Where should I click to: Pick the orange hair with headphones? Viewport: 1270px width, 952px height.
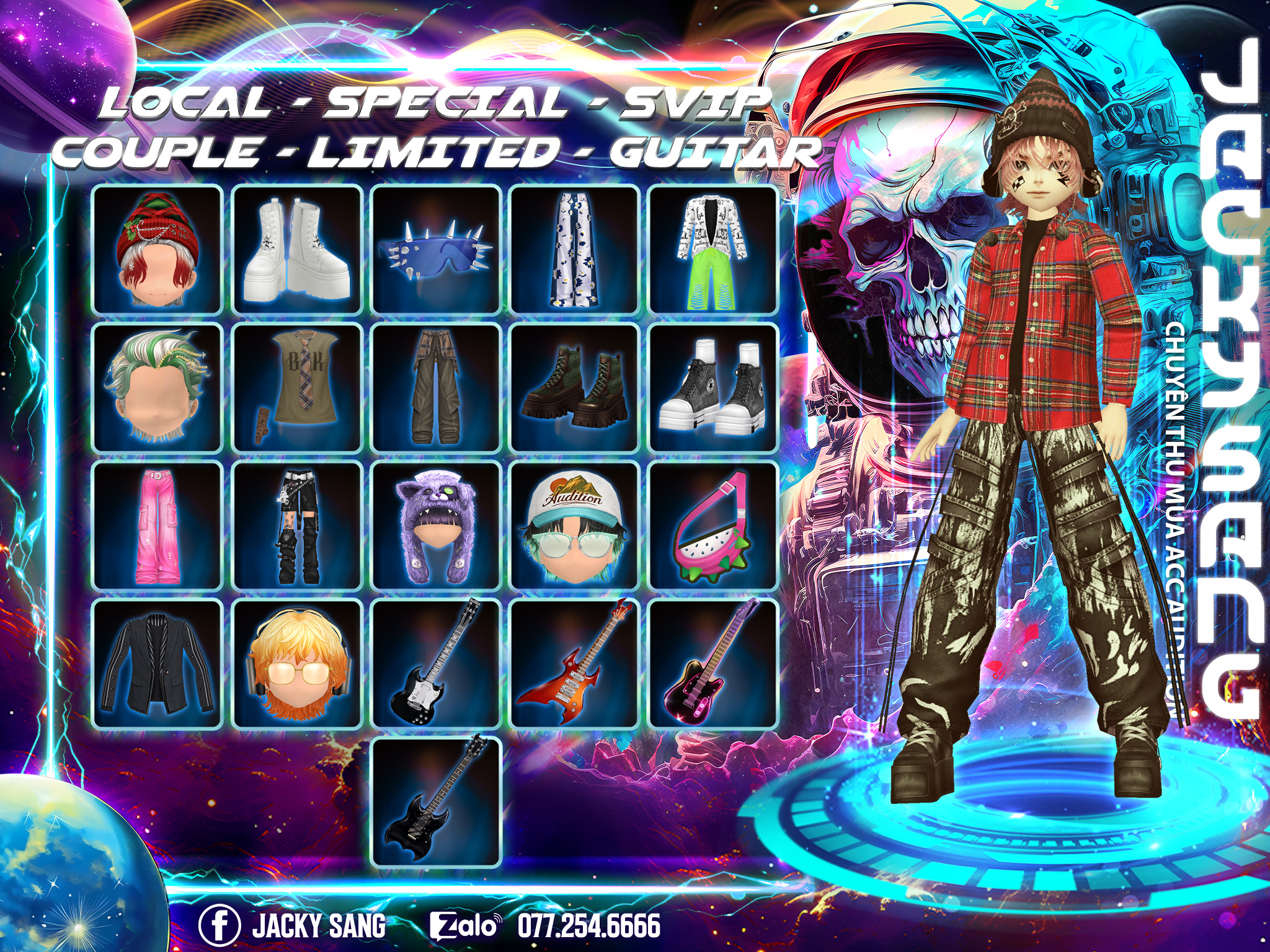pos(297,664)
